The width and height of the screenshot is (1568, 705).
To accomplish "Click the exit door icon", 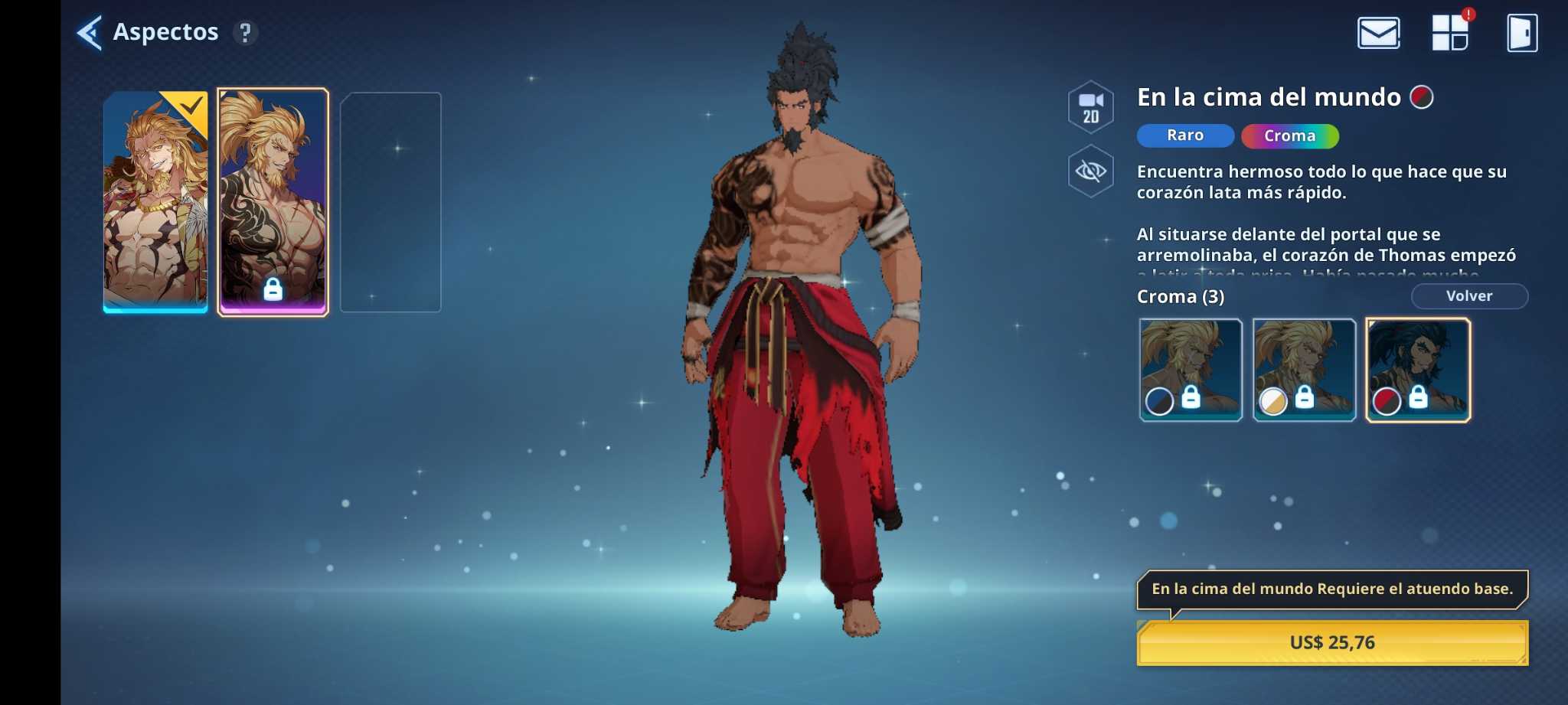I will 1521,33.
